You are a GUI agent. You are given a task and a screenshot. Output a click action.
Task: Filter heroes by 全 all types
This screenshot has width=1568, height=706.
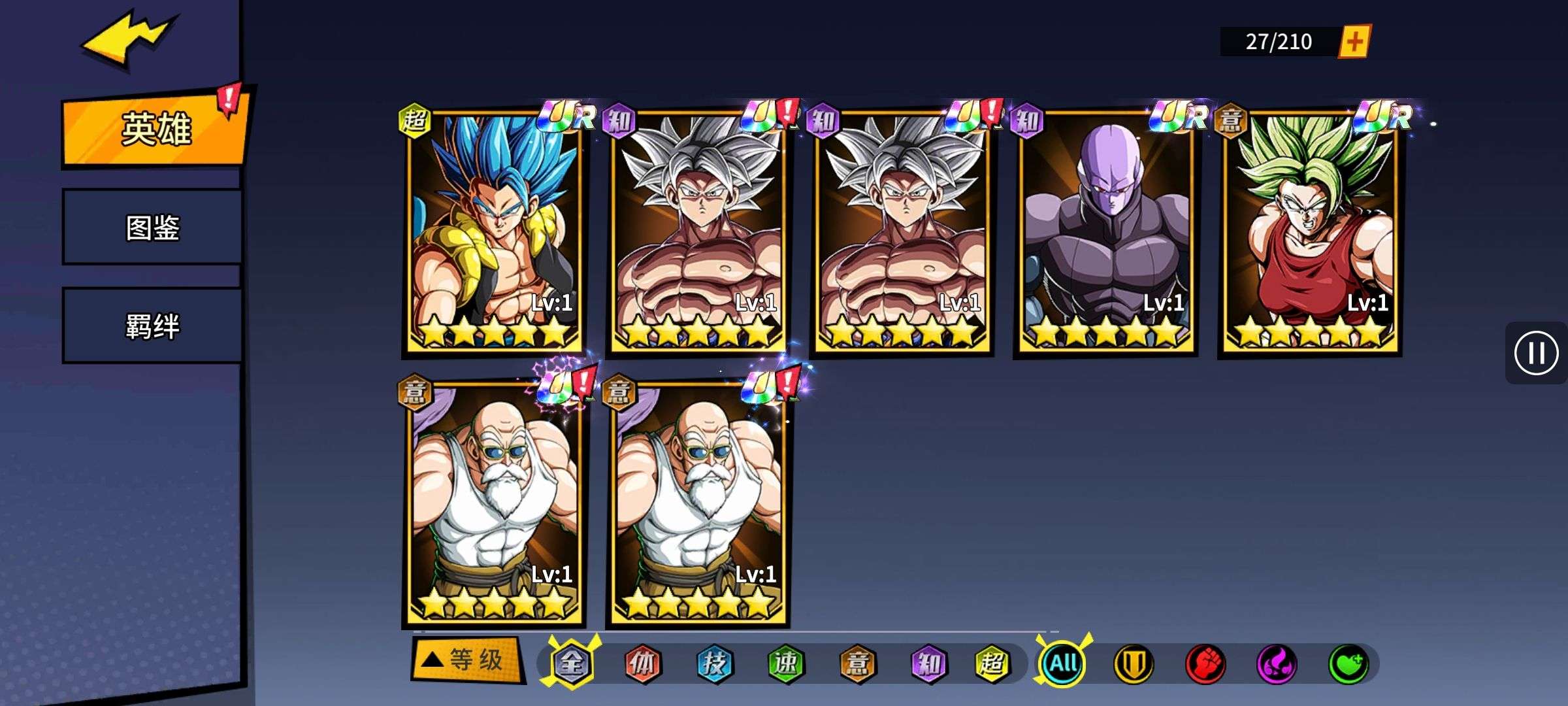pyautogui.click(x=571, y=664)
